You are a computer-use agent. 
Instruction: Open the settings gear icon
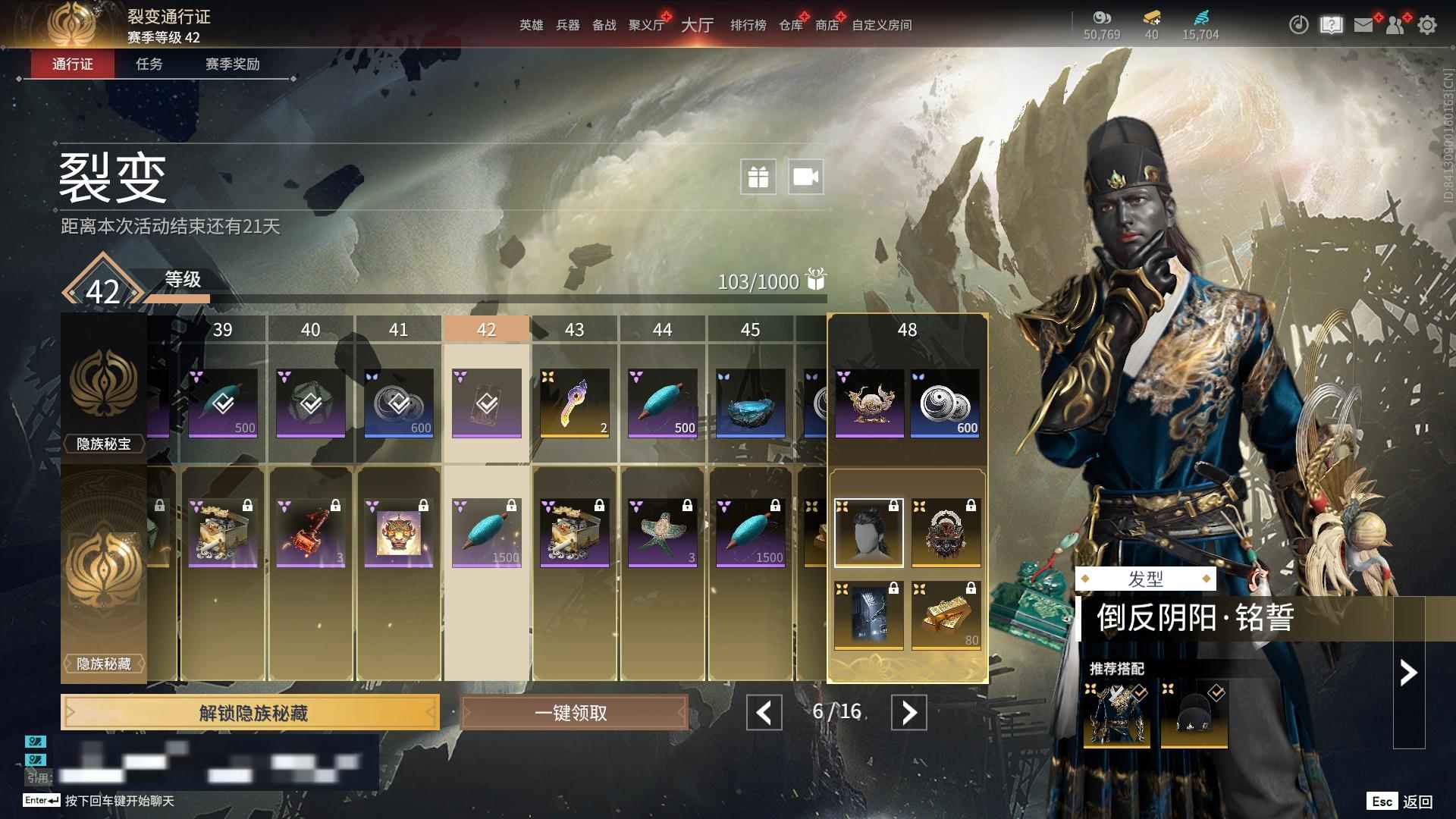1426,25
